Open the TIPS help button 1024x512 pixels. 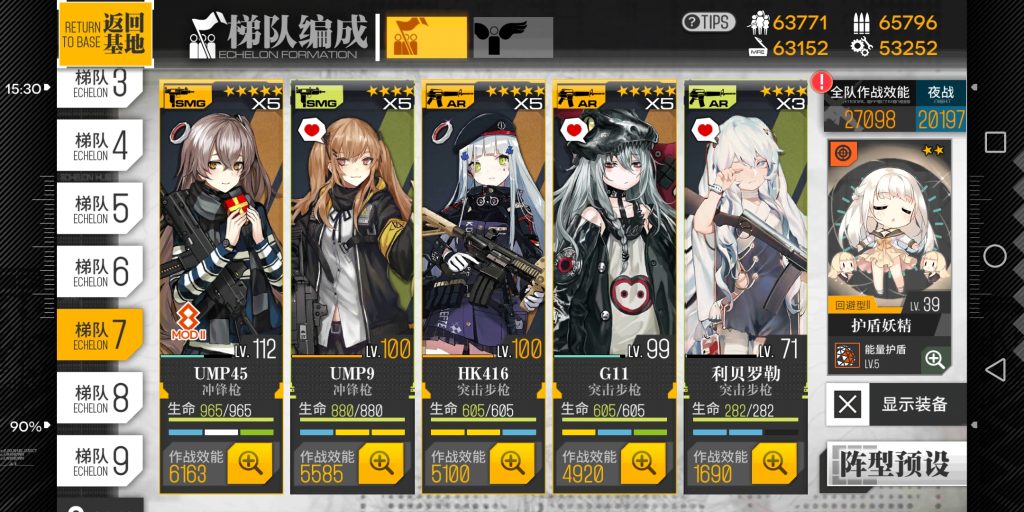708,22
